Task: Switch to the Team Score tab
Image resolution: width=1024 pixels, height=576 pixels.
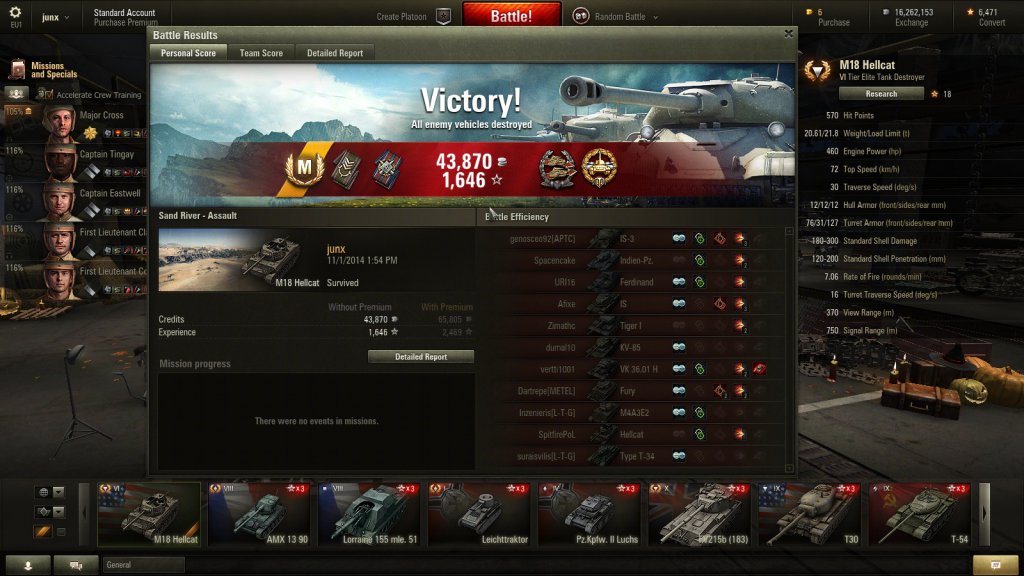Action: pyautogui.click(x=261, y=53)
